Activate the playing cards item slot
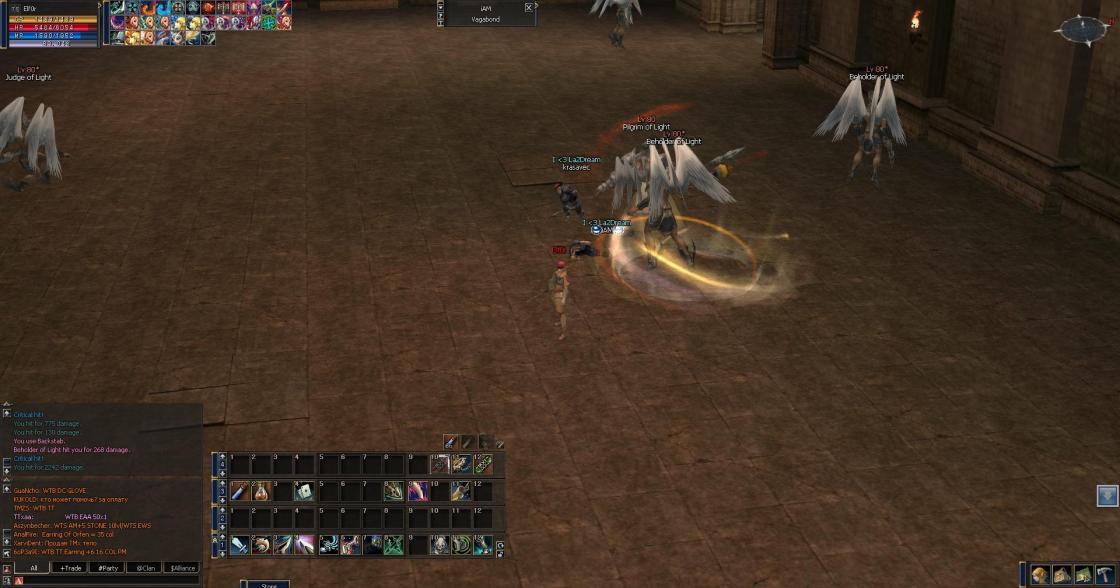 coord(305,491)
